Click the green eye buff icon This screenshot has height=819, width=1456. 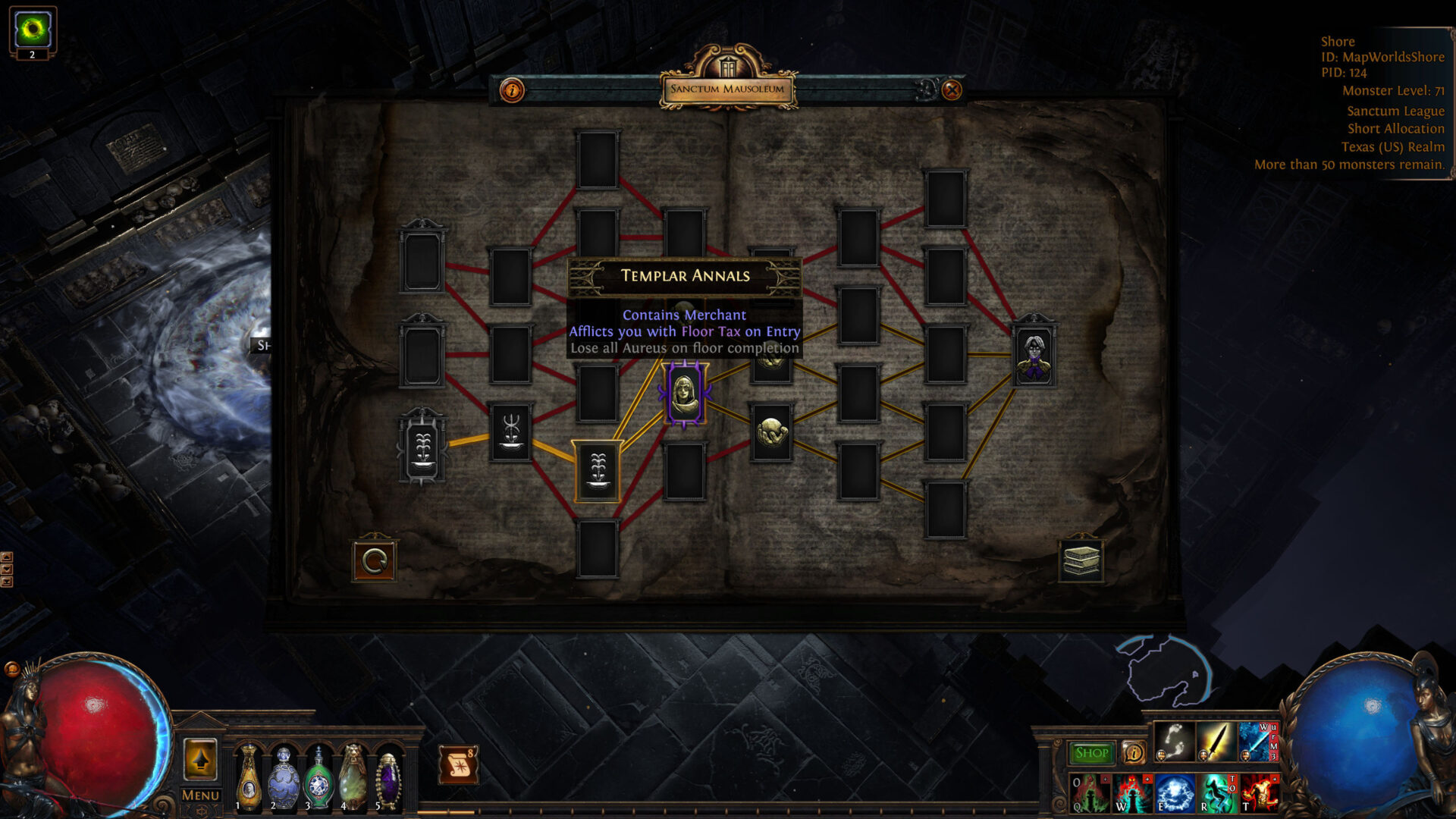tap(33, 30)
